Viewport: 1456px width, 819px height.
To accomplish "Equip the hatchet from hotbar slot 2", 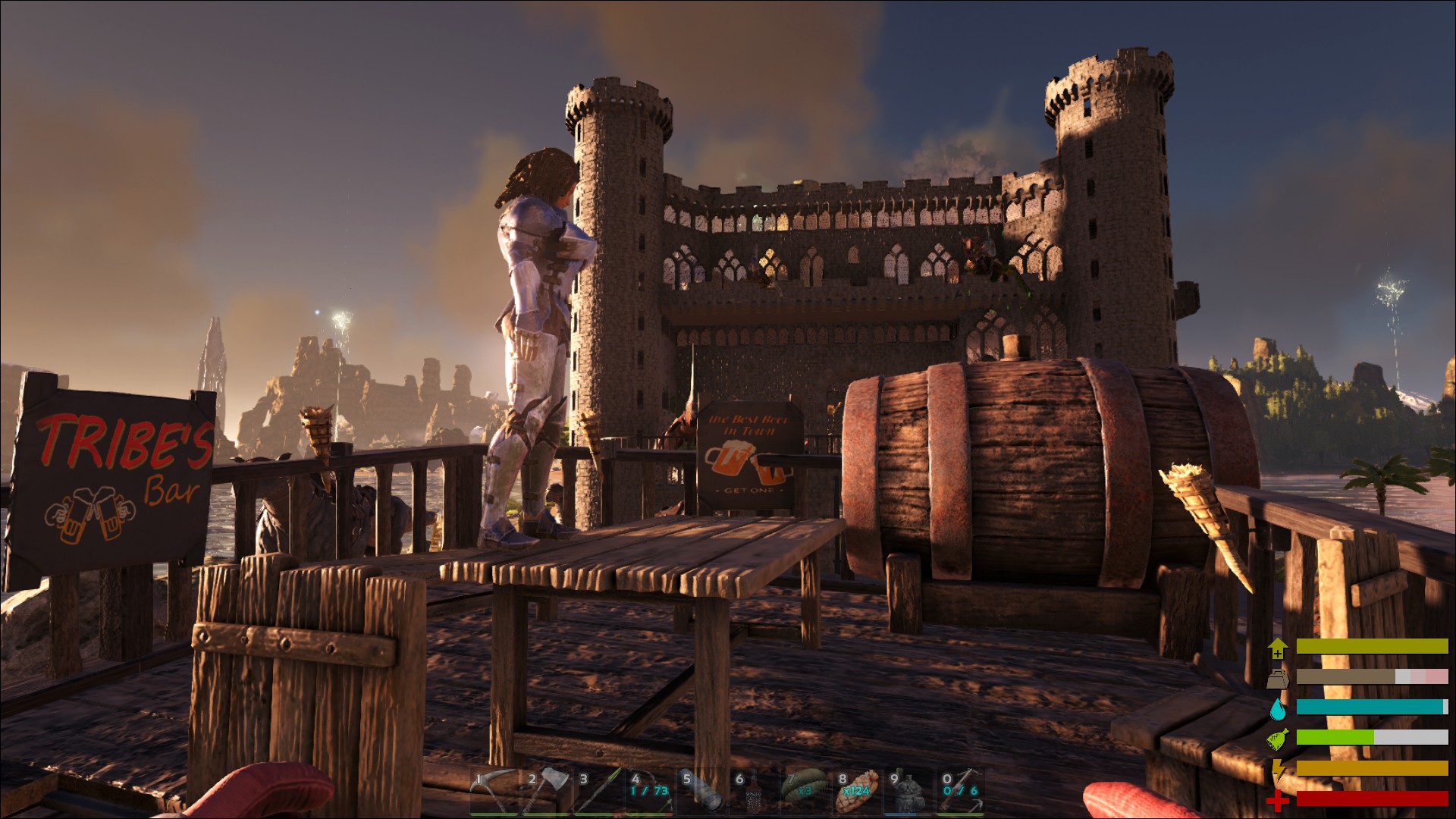I will point(546,792).
